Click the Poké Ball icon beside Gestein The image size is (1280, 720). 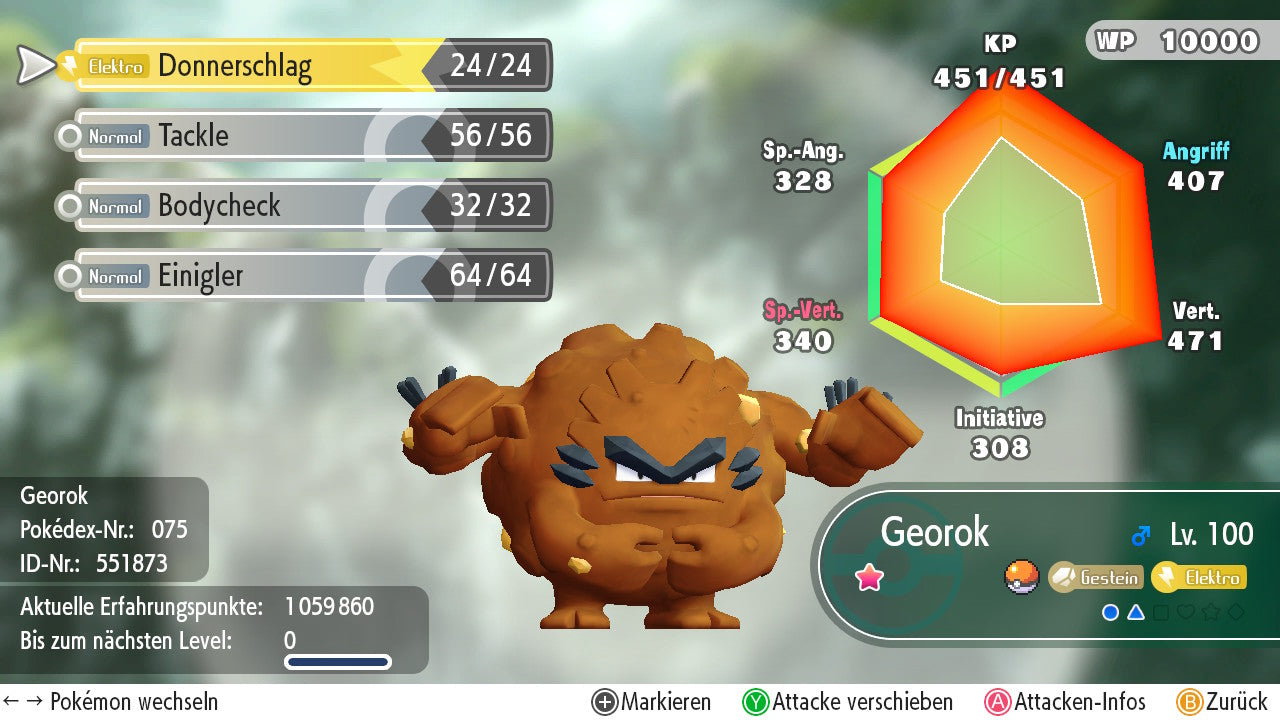(x=1022, y=577)
